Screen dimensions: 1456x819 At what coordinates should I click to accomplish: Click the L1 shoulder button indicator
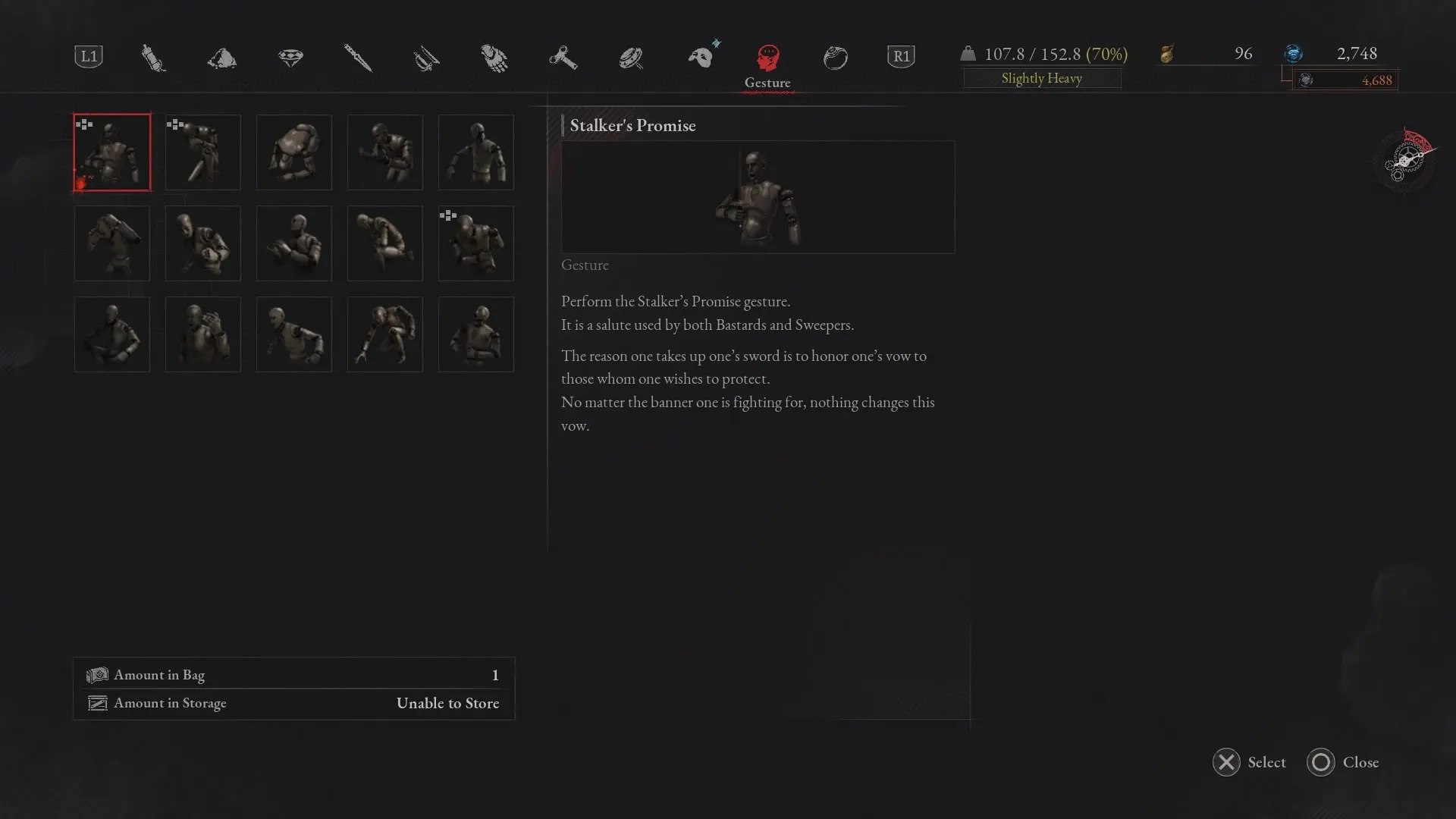(x=88, y=55)
